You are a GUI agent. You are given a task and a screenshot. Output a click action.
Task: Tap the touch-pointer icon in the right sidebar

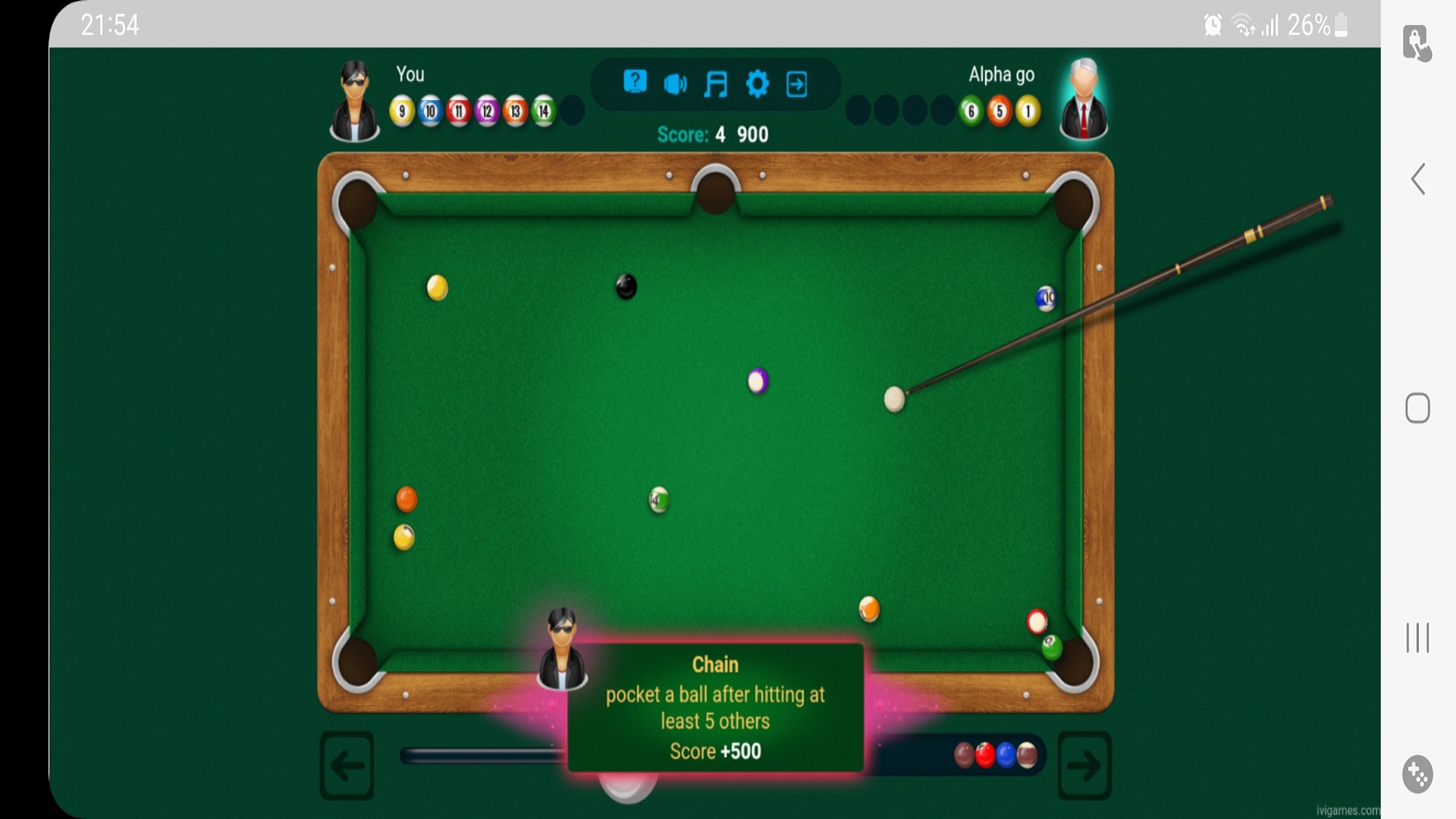click(x=1419, y=44)
